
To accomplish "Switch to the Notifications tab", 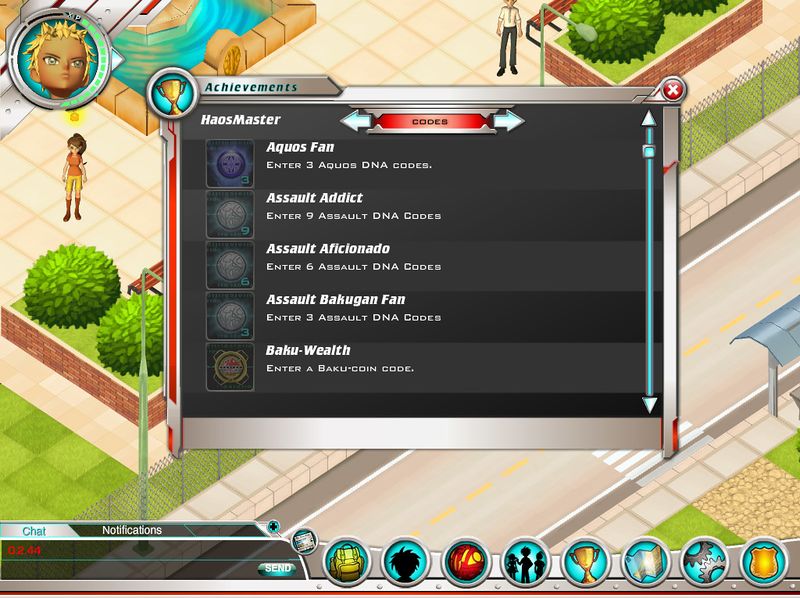I will tap(131, 531).
